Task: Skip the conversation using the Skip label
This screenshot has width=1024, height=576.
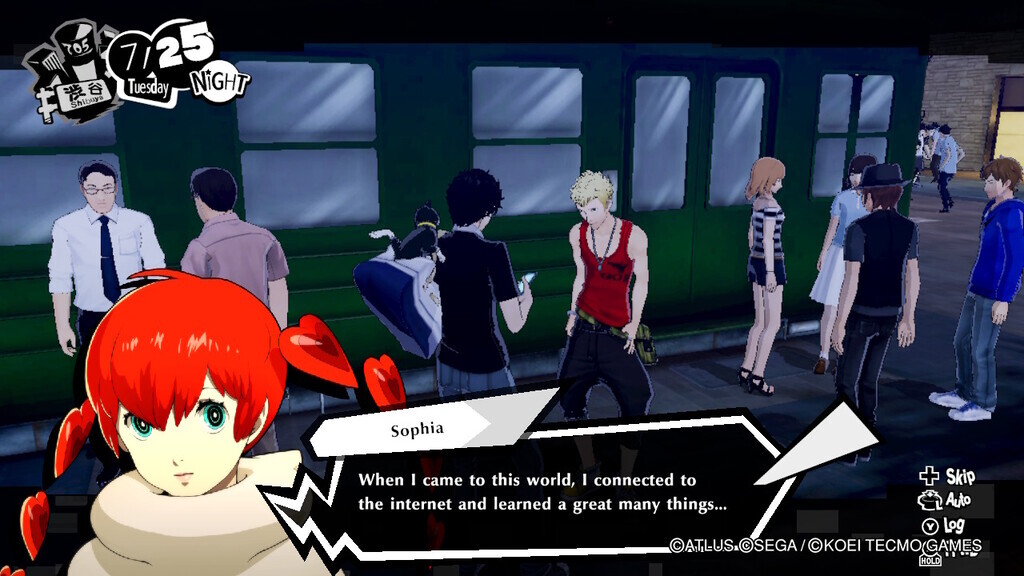Action: coord(959,475)
